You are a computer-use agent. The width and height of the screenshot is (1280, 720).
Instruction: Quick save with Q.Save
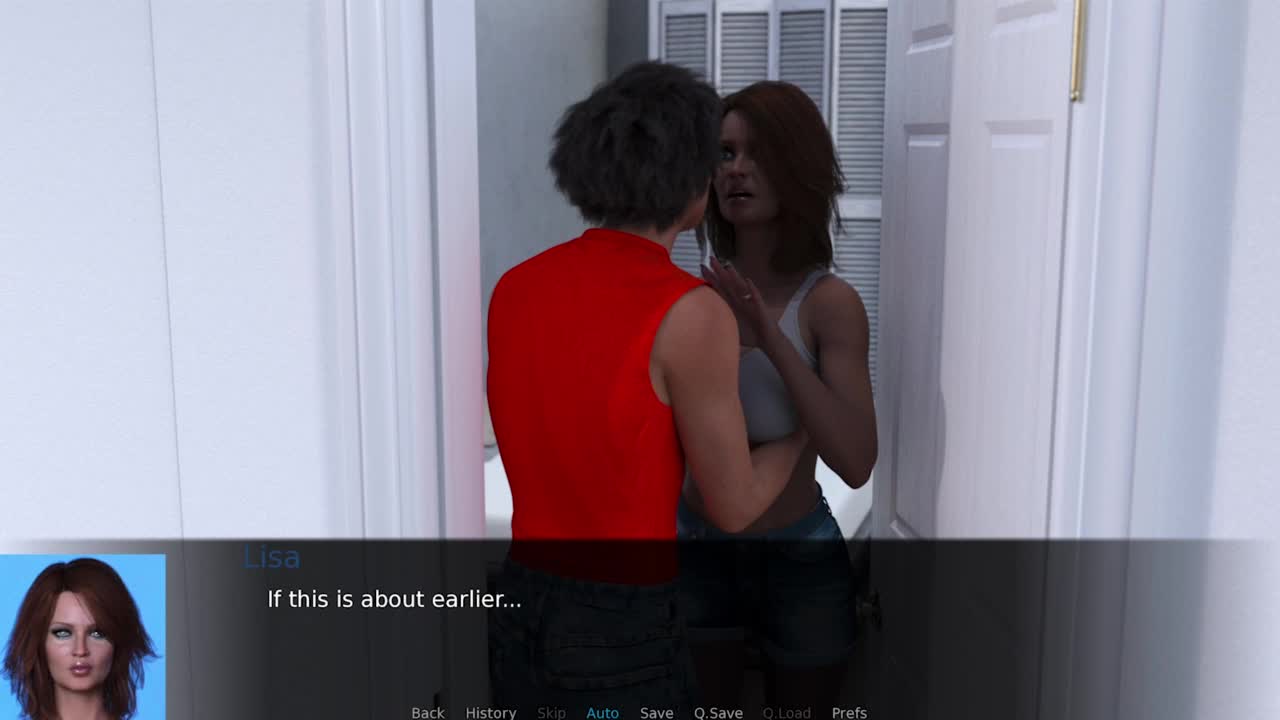click(718, 712)
